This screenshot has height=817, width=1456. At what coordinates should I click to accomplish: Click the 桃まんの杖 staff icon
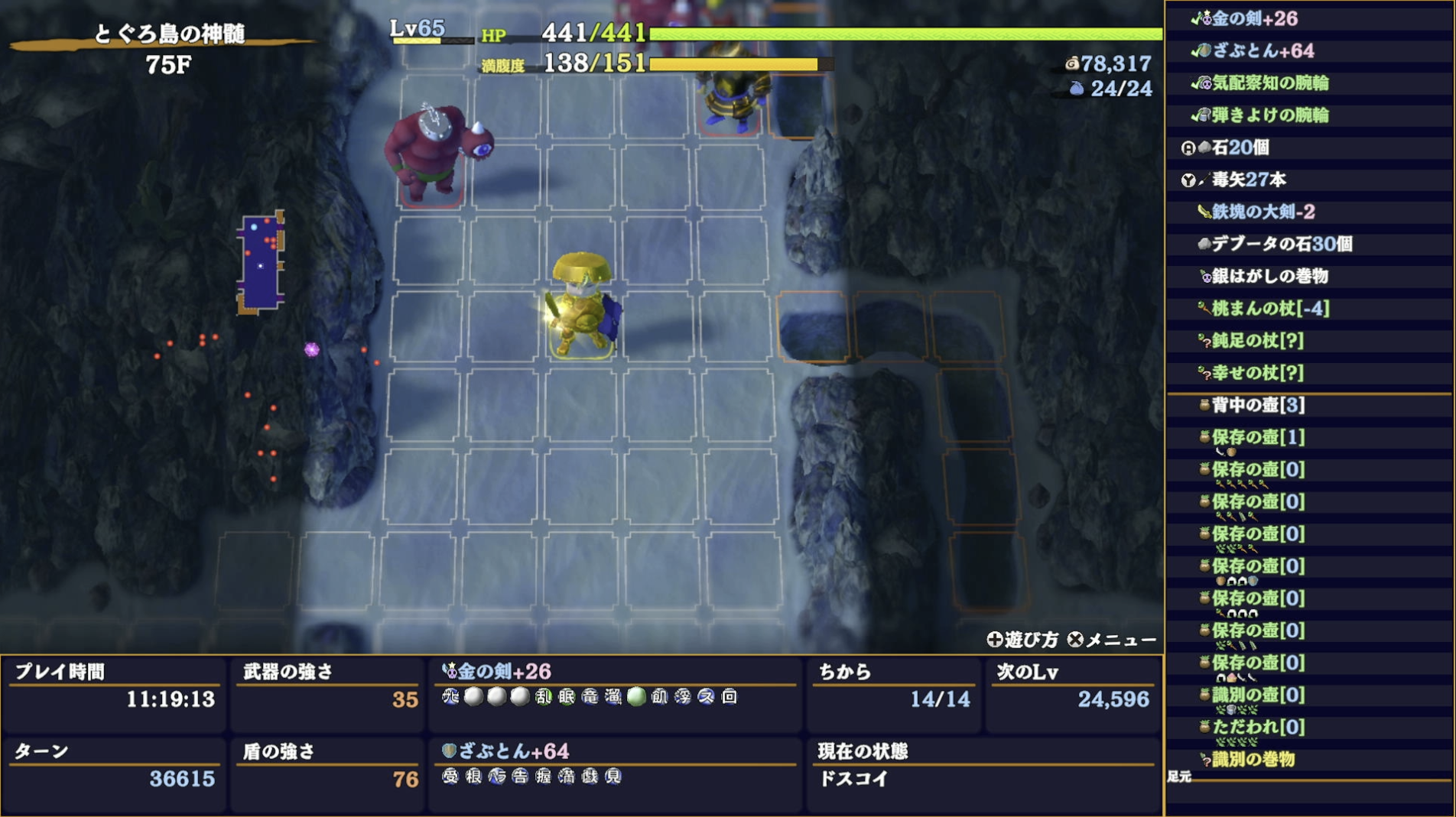coord(1204,310)
